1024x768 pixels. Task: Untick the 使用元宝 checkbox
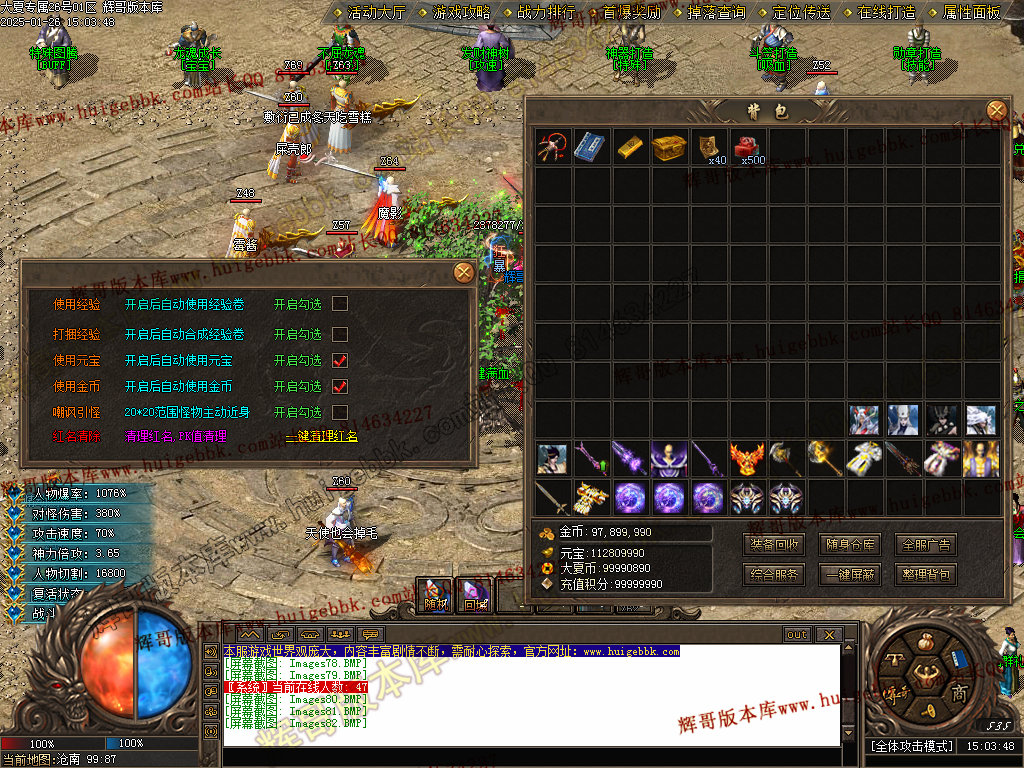click(x=340, y=360)
